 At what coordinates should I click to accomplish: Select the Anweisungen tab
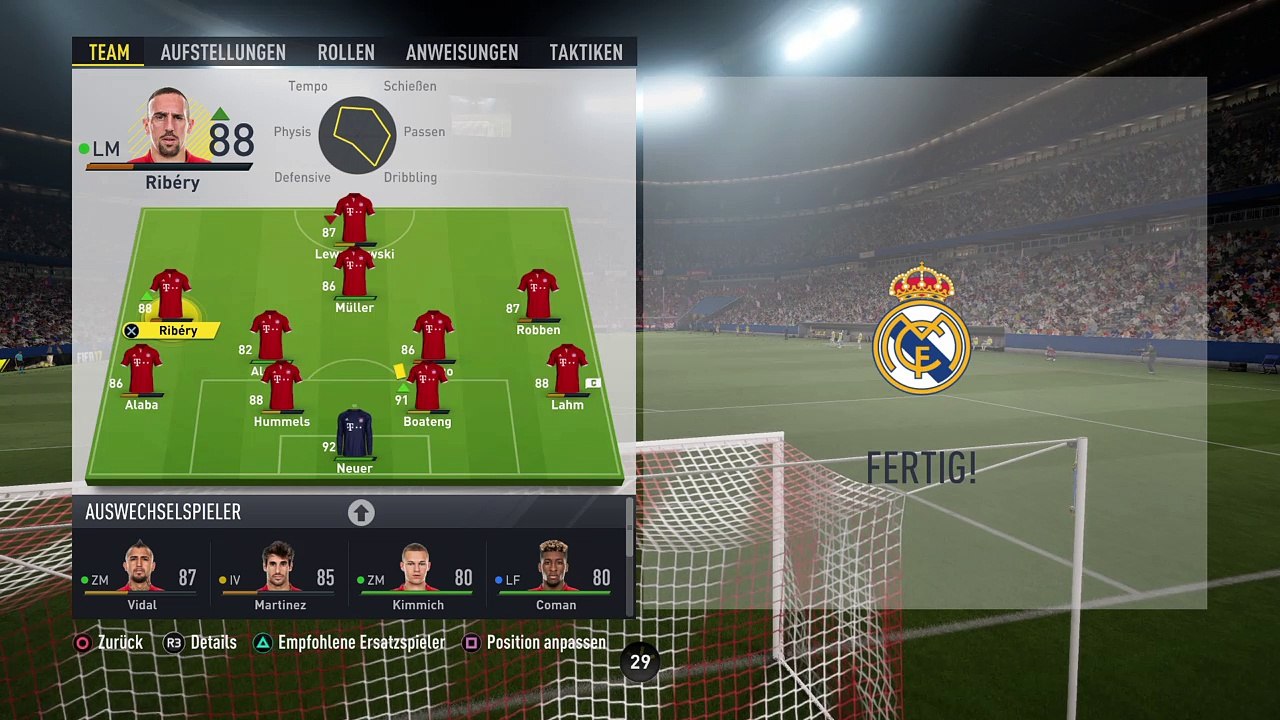462,53
